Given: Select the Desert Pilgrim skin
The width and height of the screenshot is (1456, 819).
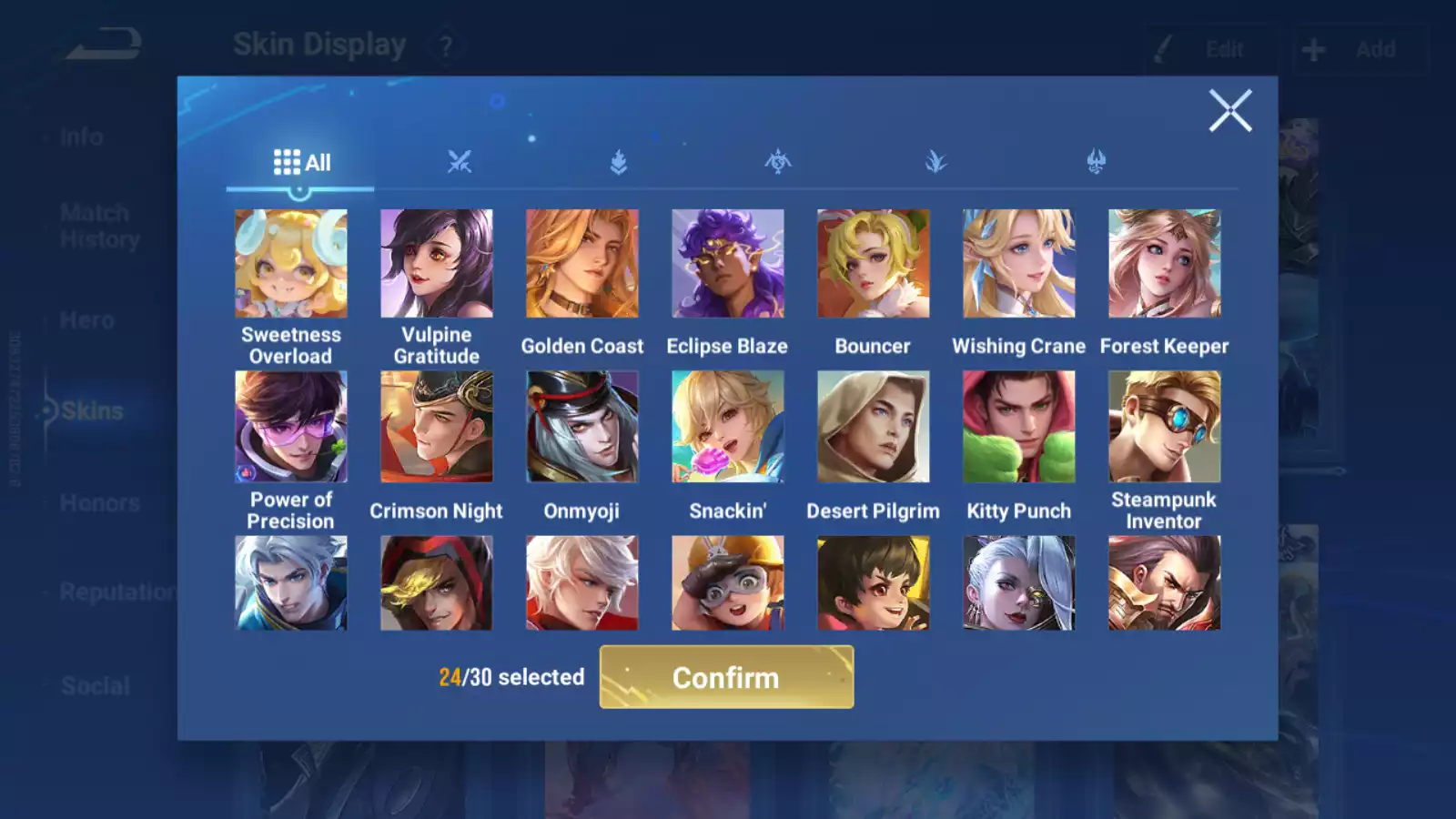Looking at the screenshot, I should [x=874, y=427].
